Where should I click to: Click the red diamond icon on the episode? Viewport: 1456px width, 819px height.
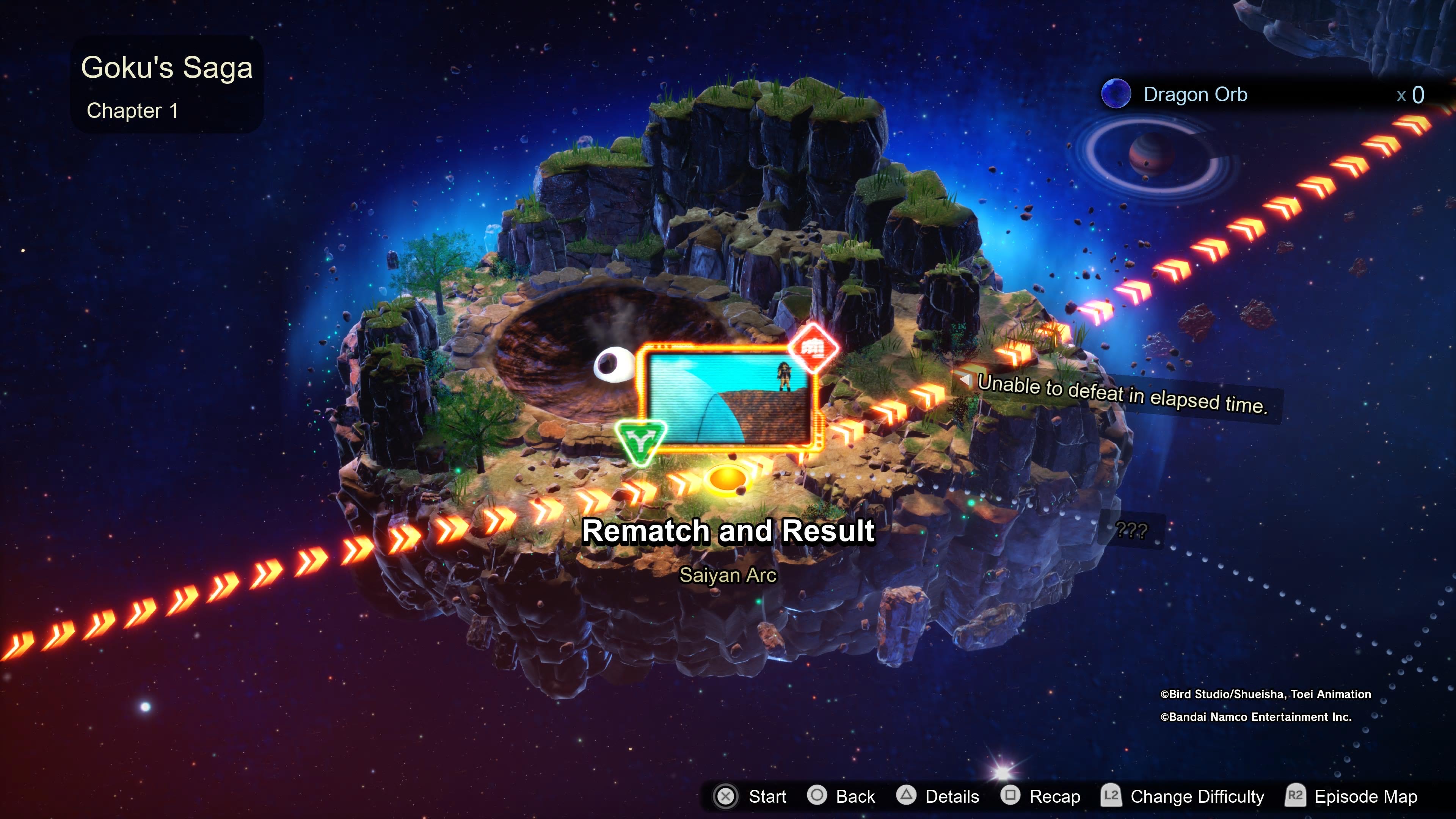[813, 348]
